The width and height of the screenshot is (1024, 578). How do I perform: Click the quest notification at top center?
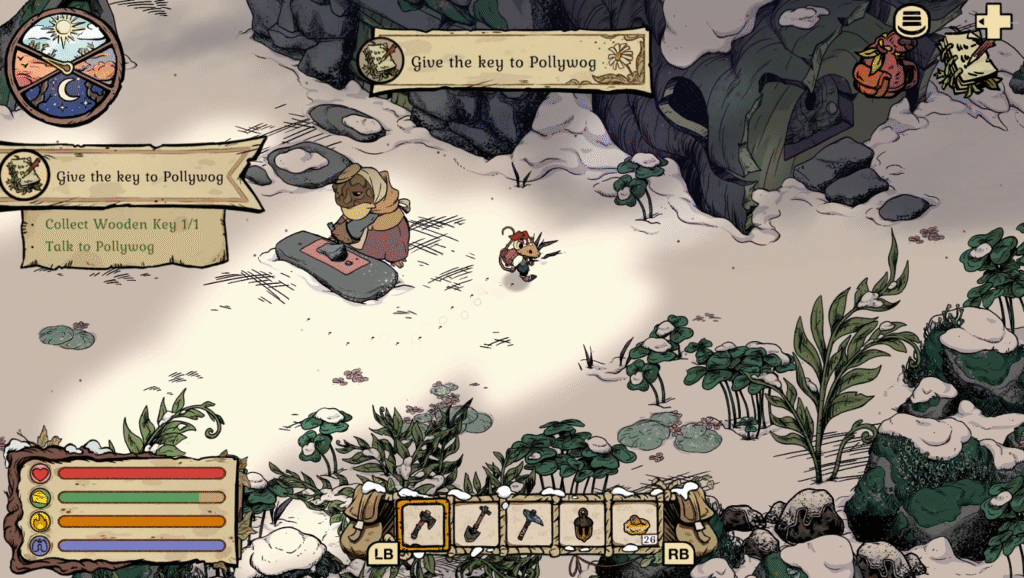(502, 61)
